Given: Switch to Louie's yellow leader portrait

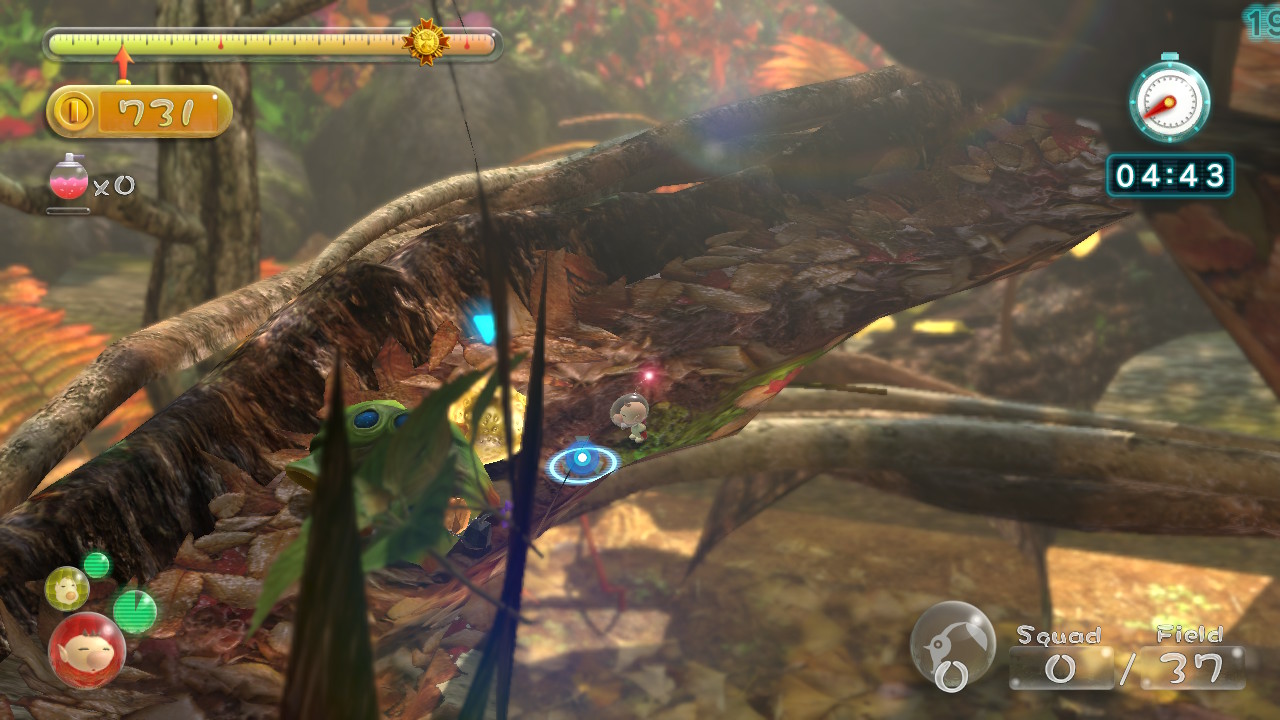Looking at the screenshot, I should [66, 587].
